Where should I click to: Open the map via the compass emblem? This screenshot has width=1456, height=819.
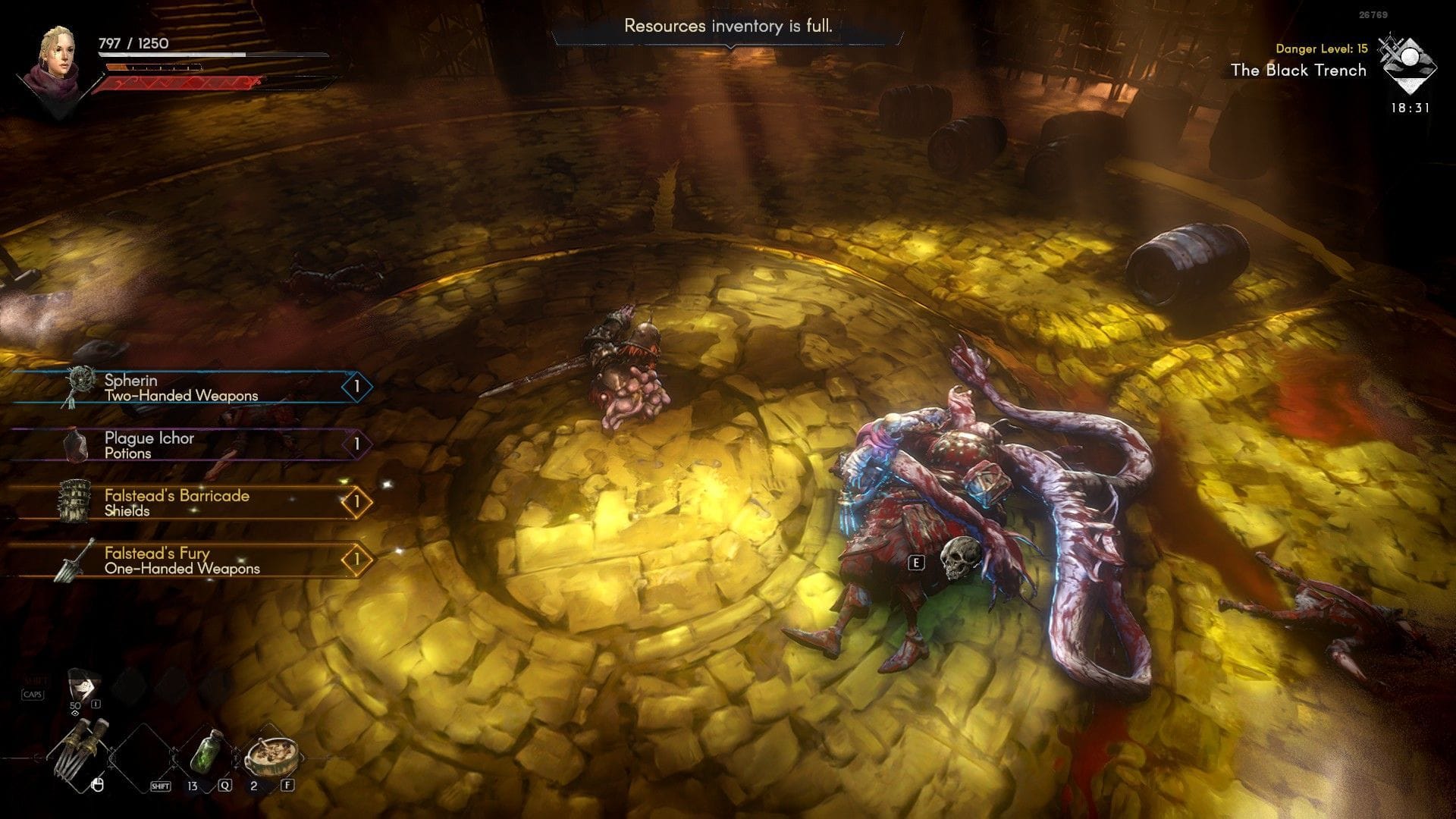pyautogui.click(x=1407, y=64)
